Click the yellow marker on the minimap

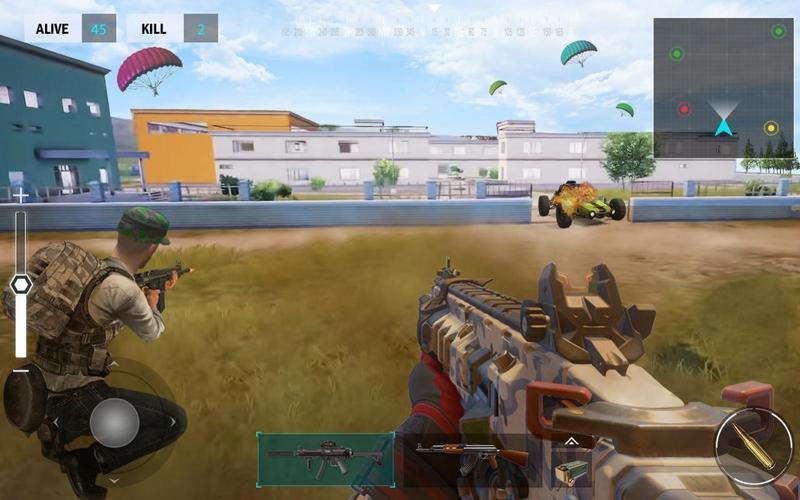click(x=770, y=128)
